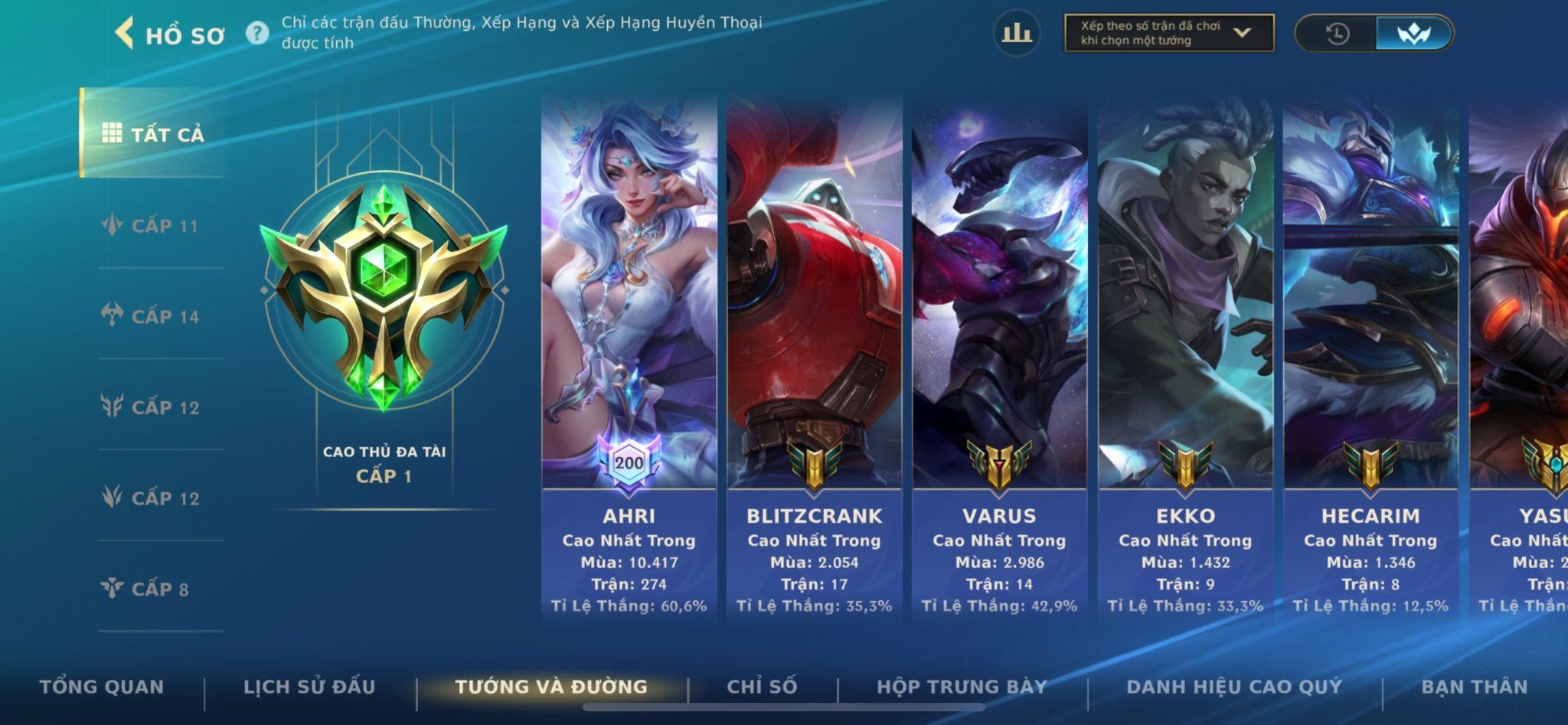1568x725 pixels.
Task: Open the Ahri champion card
Action: coord(629,360)
